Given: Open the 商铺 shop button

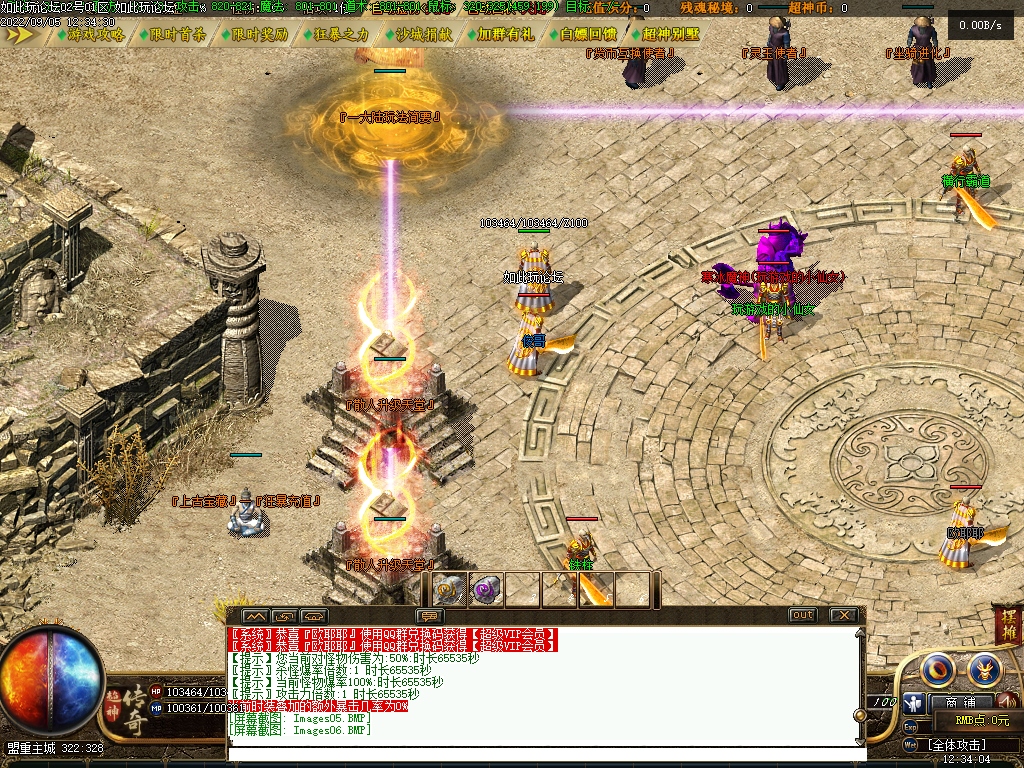Looking at the screenshot, I should click(960, 702).
